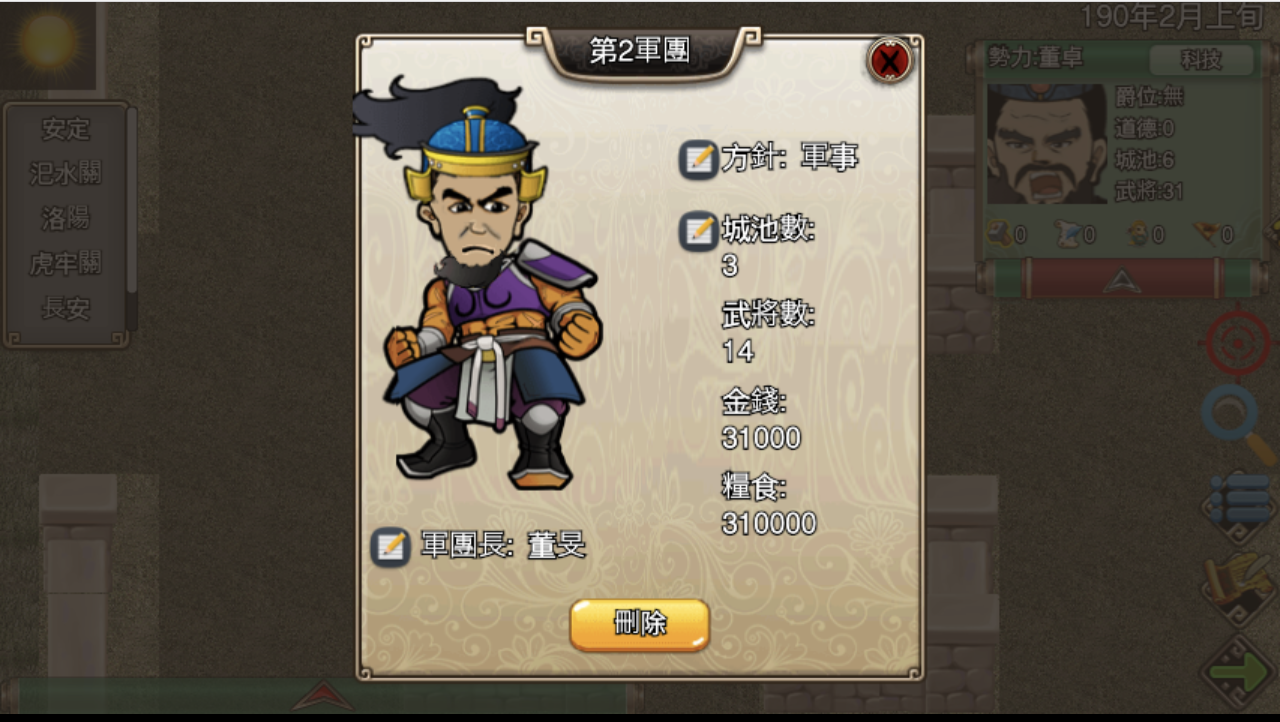The height and width of the screenshot is (722, 1280).
Task: Open the 科技 technology panel
Action: point(1201,60)
